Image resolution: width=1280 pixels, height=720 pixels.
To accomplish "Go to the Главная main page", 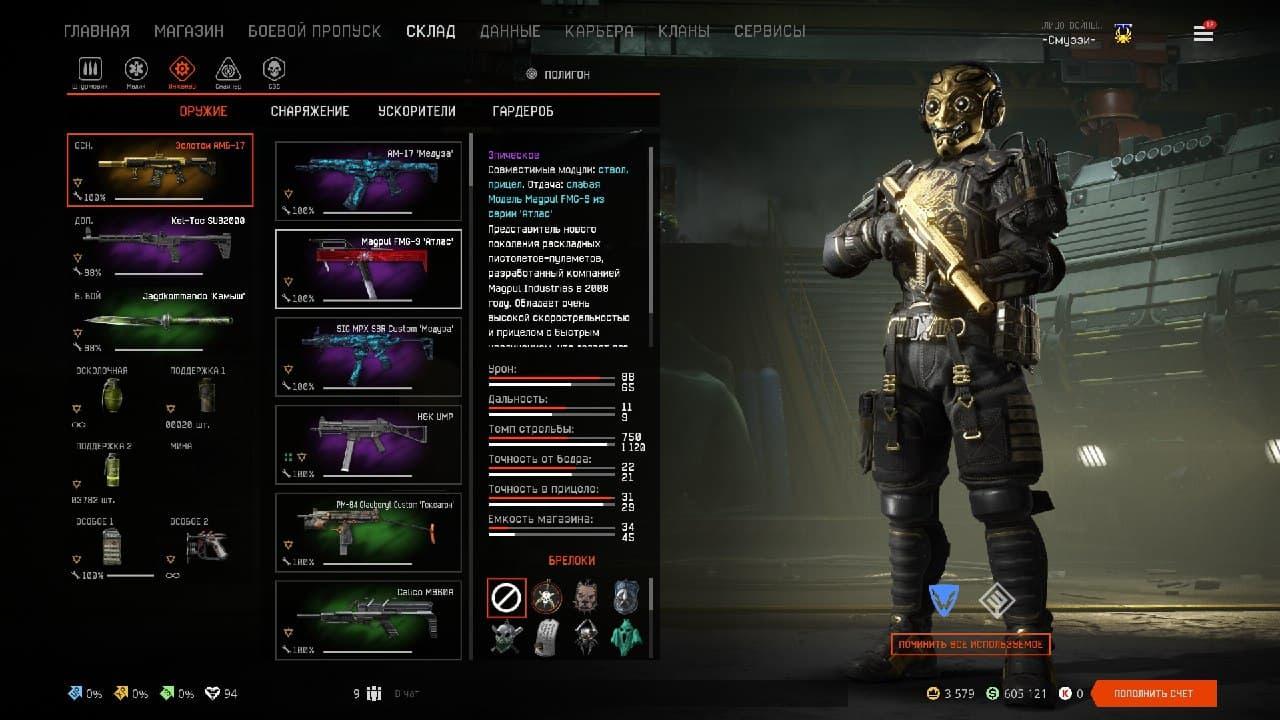I will (97, 31).
